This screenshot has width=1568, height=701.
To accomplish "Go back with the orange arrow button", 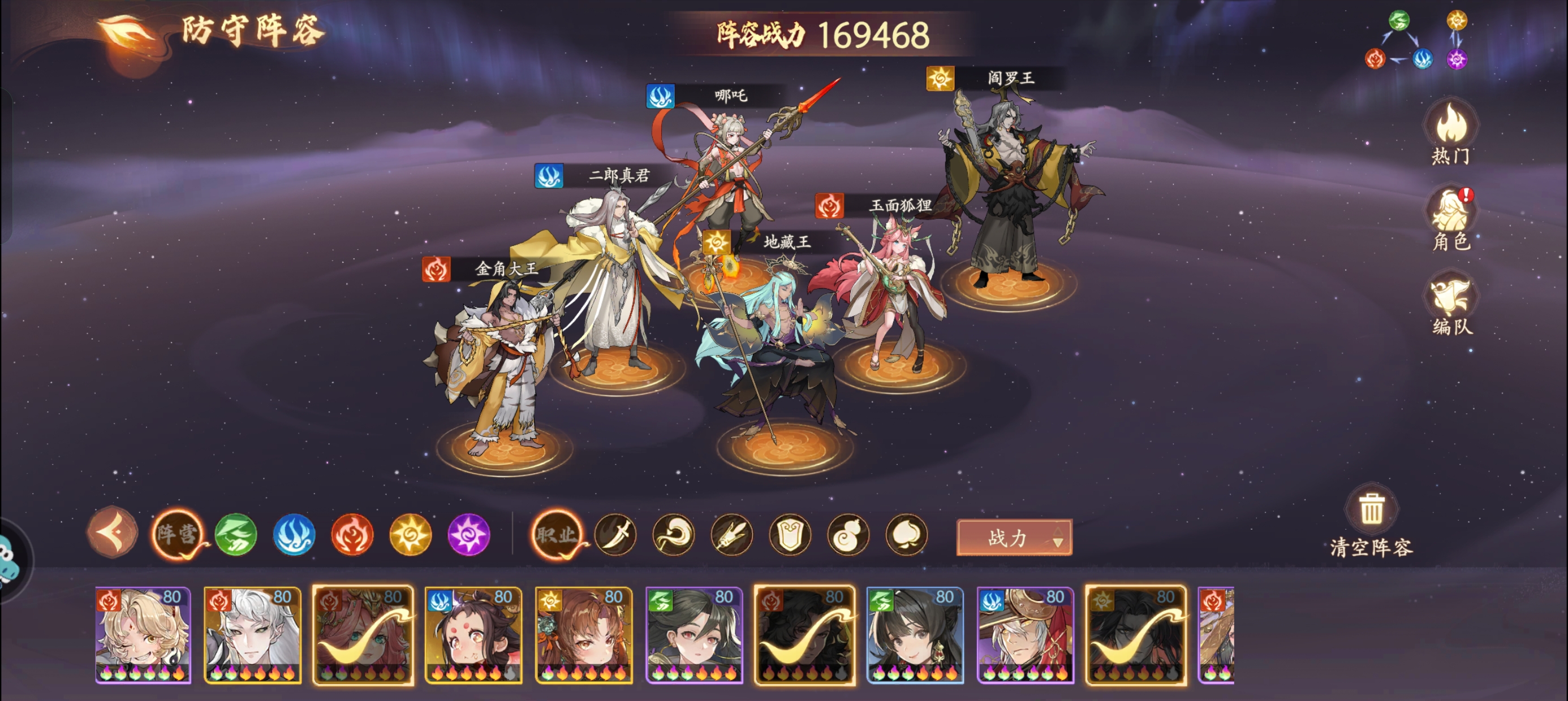I will click(113, 532).
